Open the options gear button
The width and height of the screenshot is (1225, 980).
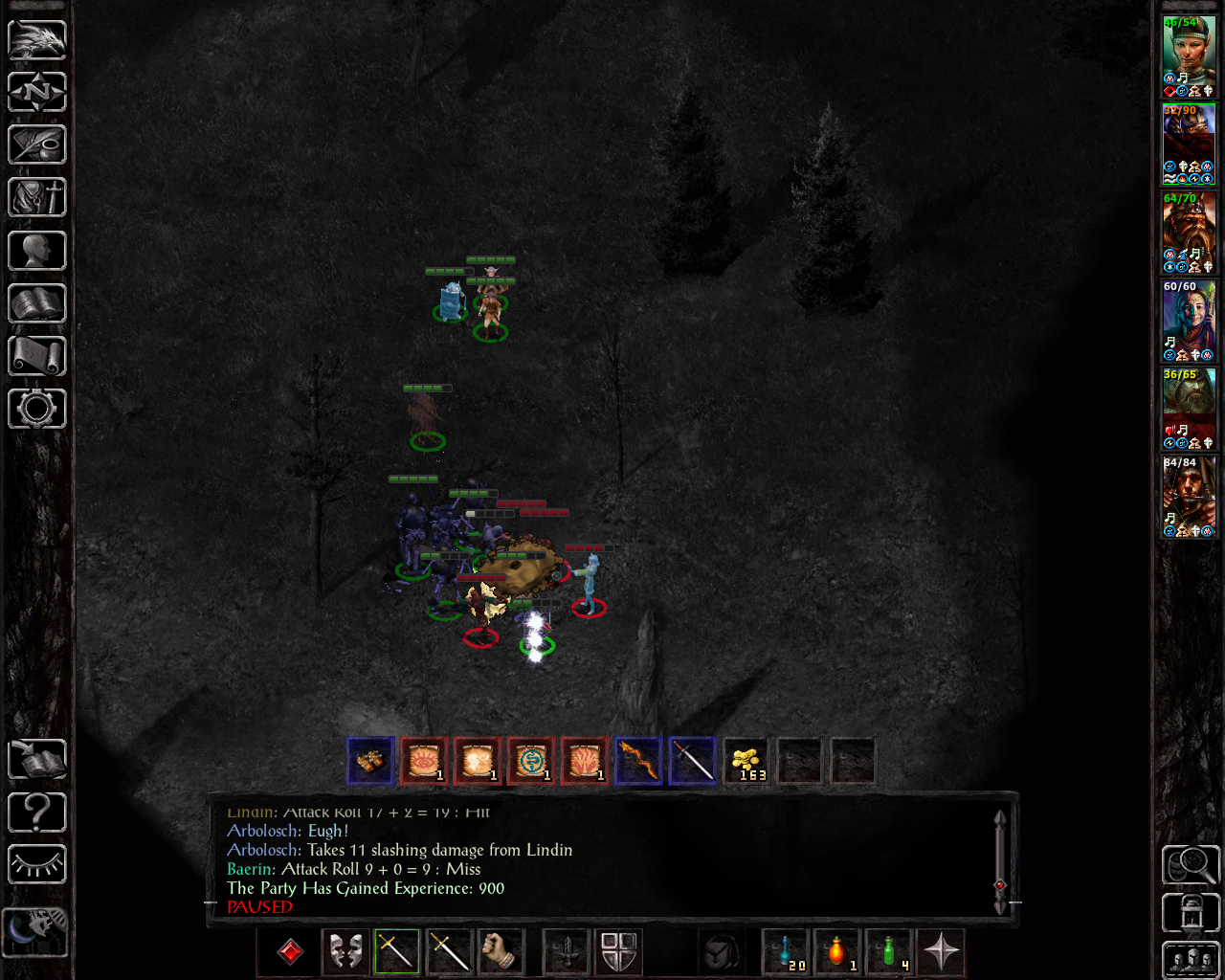tap(37, 409)
